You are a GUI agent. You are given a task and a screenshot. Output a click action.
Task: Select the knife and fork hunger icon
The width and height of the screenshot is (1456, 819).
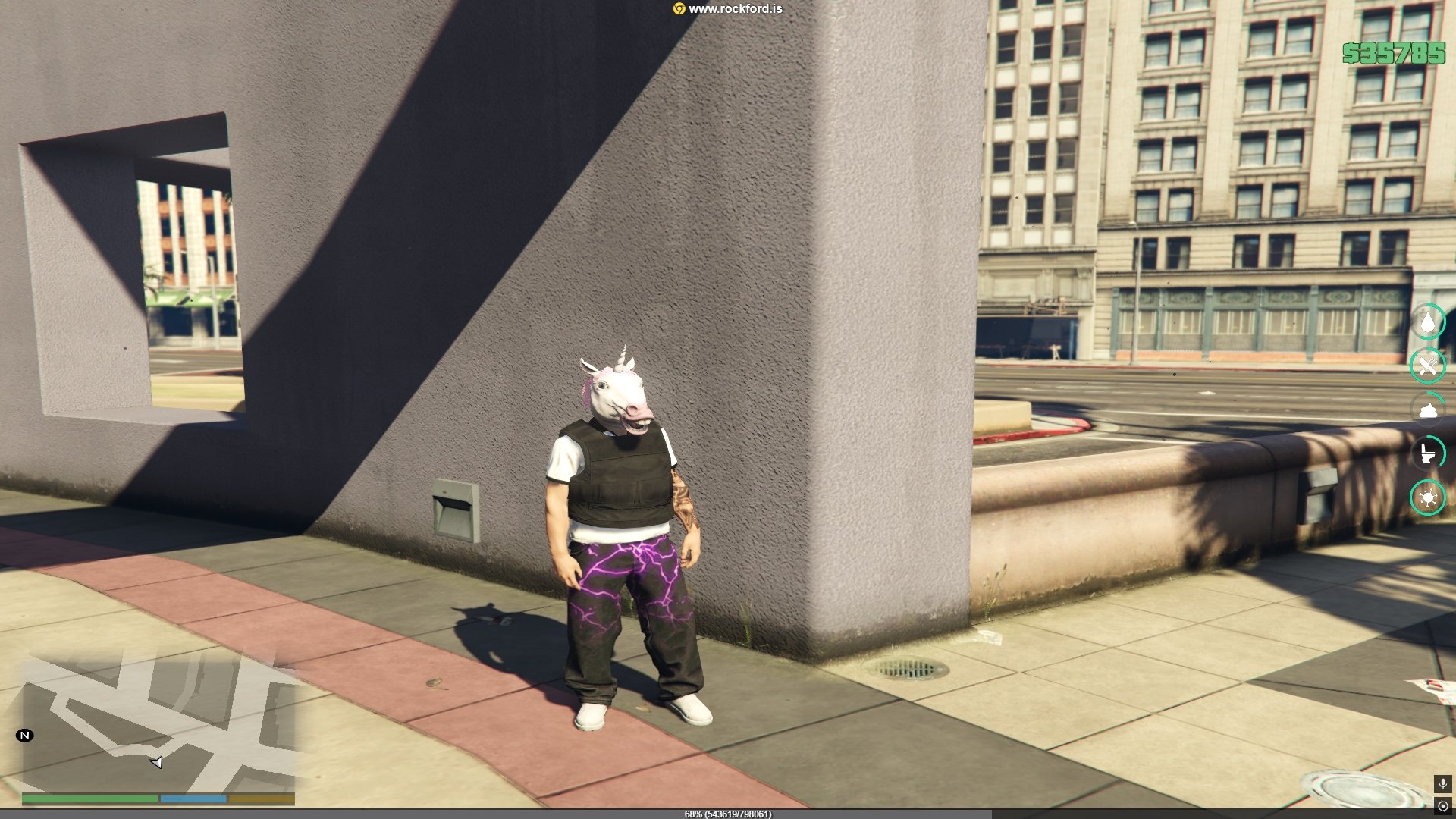pos(1428,366)
